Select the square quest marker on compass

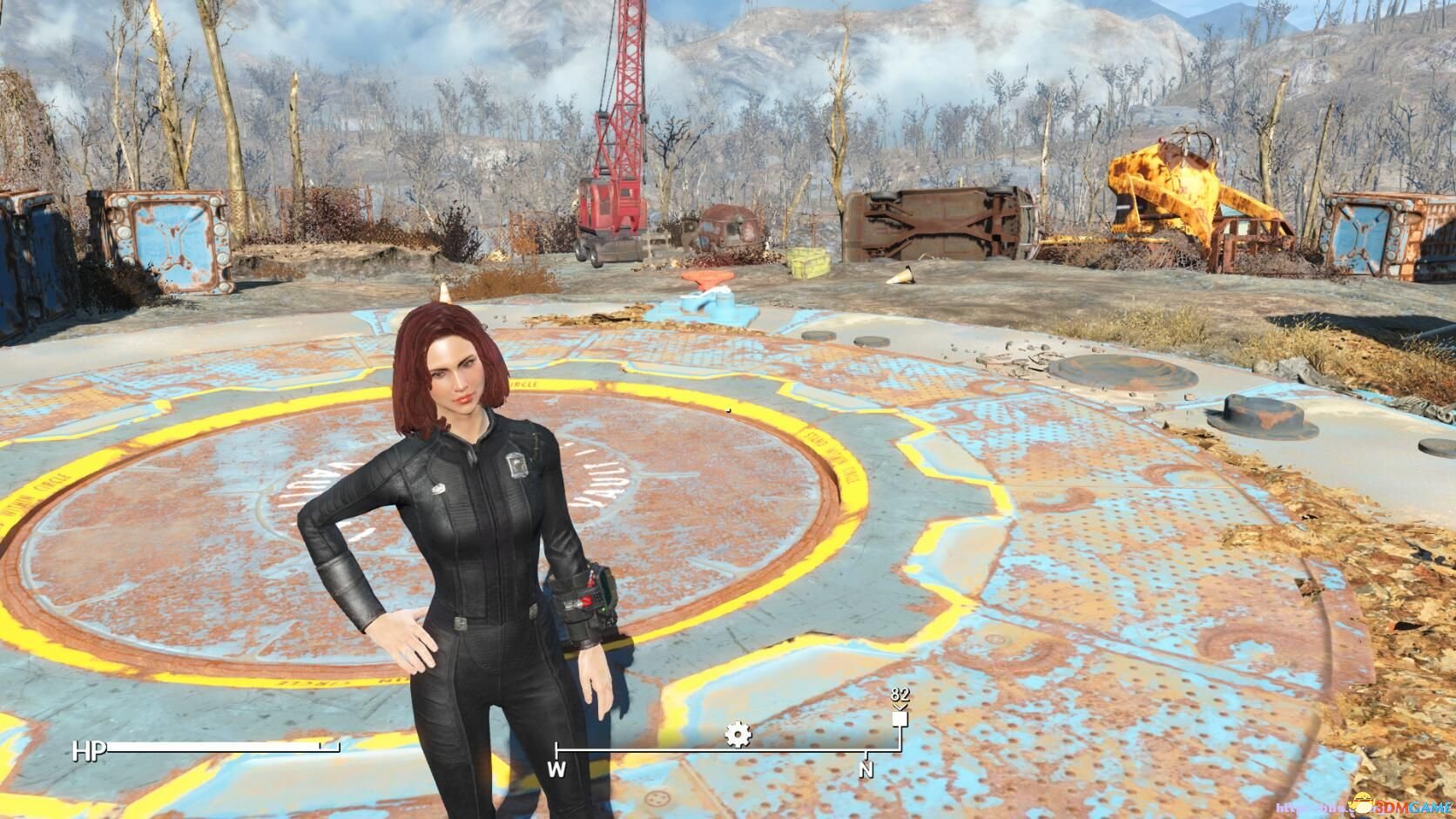(900, 720)
